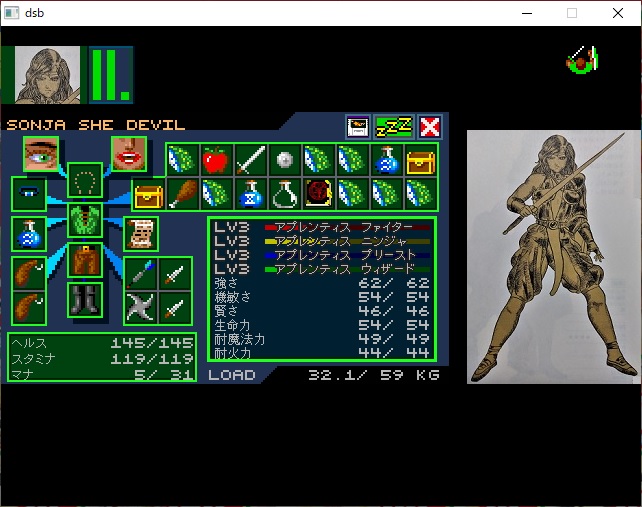642x507 pixels.
Task: Click Sonja's portrait at the top
Action: pos(48,74)
